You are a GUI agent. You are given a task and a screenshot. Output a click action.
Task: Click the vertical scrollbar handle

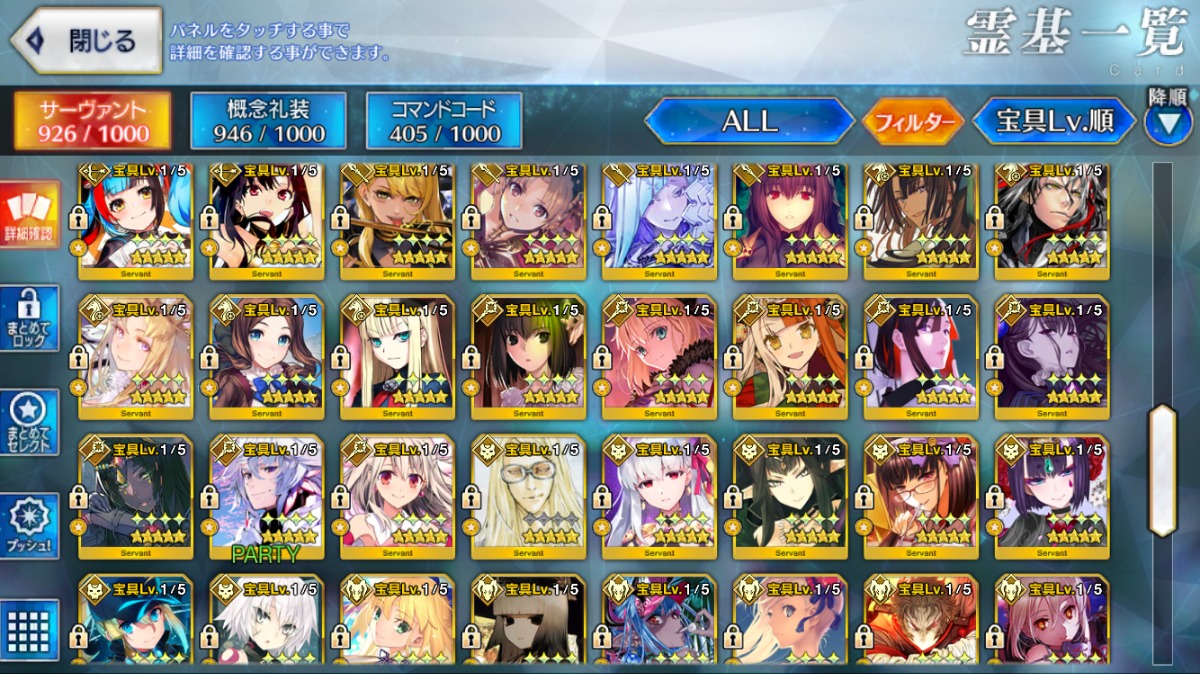1162,470
